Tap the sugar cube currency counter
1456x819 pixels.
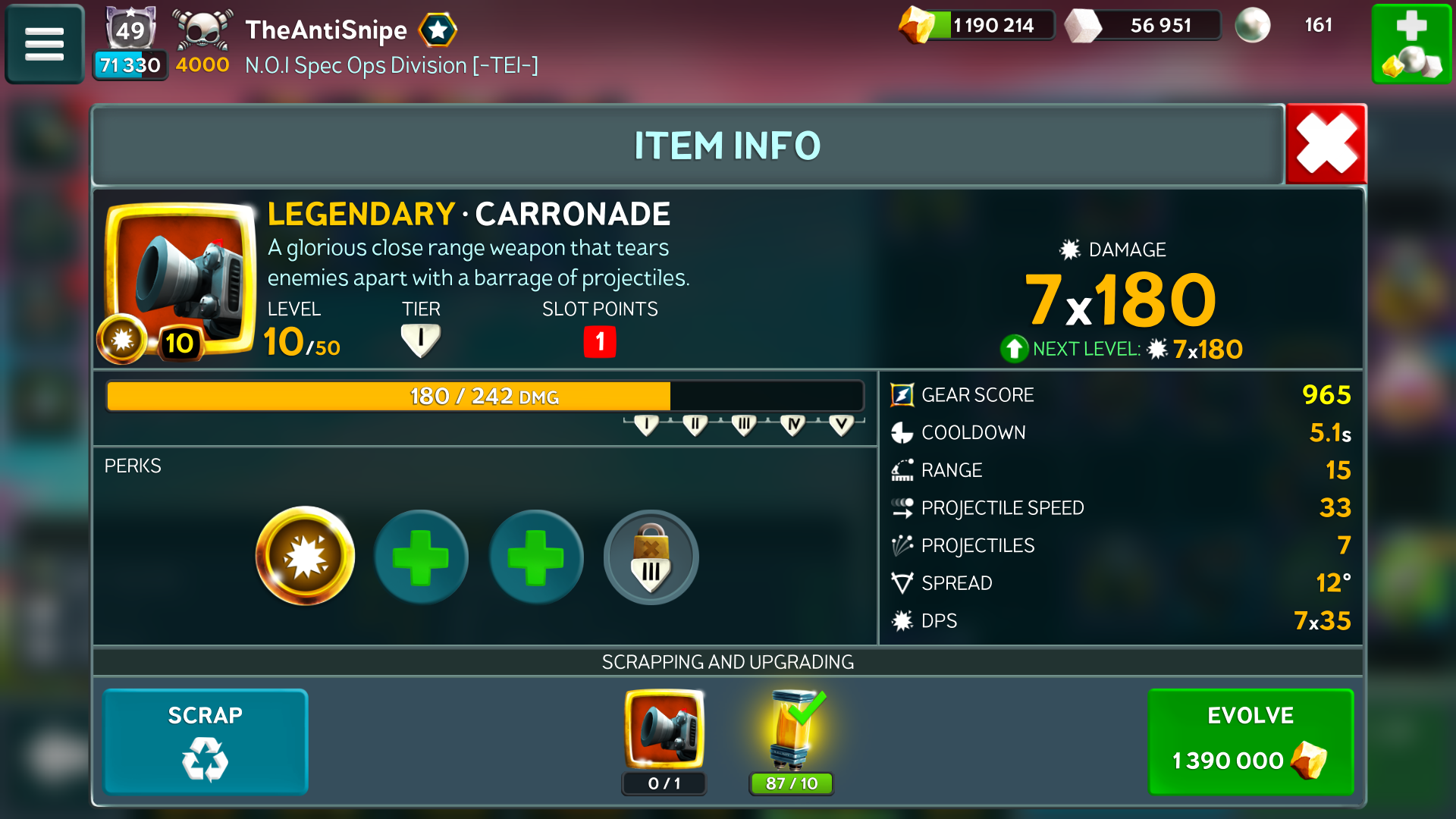pyautogui.click(x=1144, y=25)
